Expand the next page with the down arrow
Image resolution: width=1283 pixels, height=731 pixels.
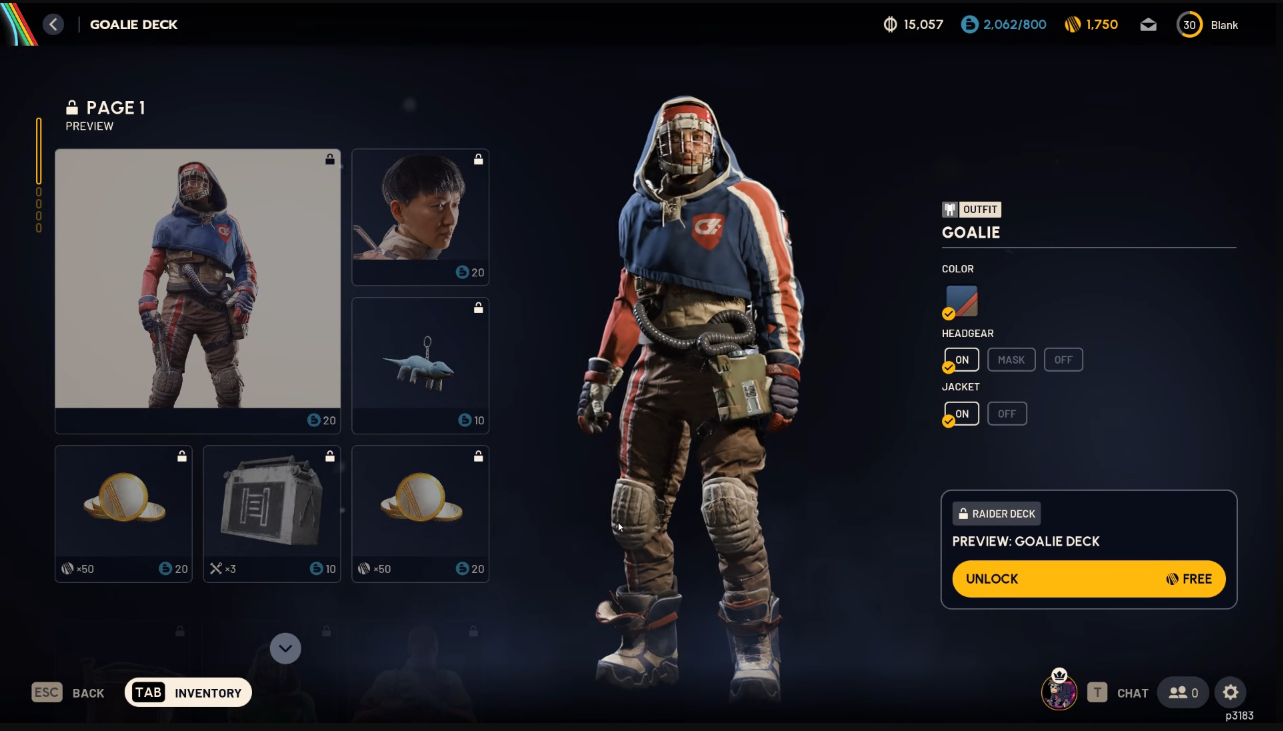pos(285,648)
